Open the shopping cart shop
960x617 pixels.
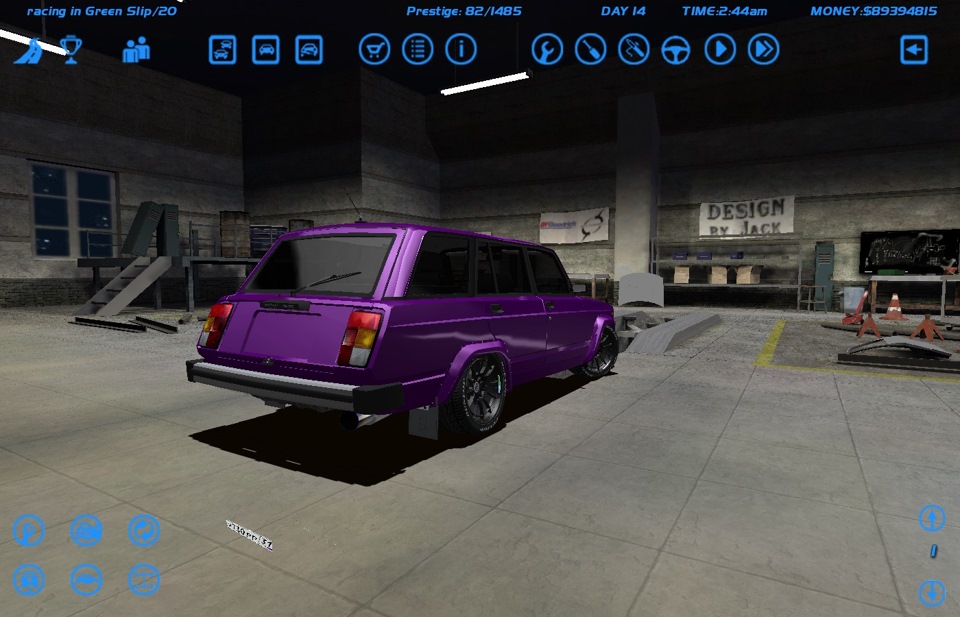(374, 49)
